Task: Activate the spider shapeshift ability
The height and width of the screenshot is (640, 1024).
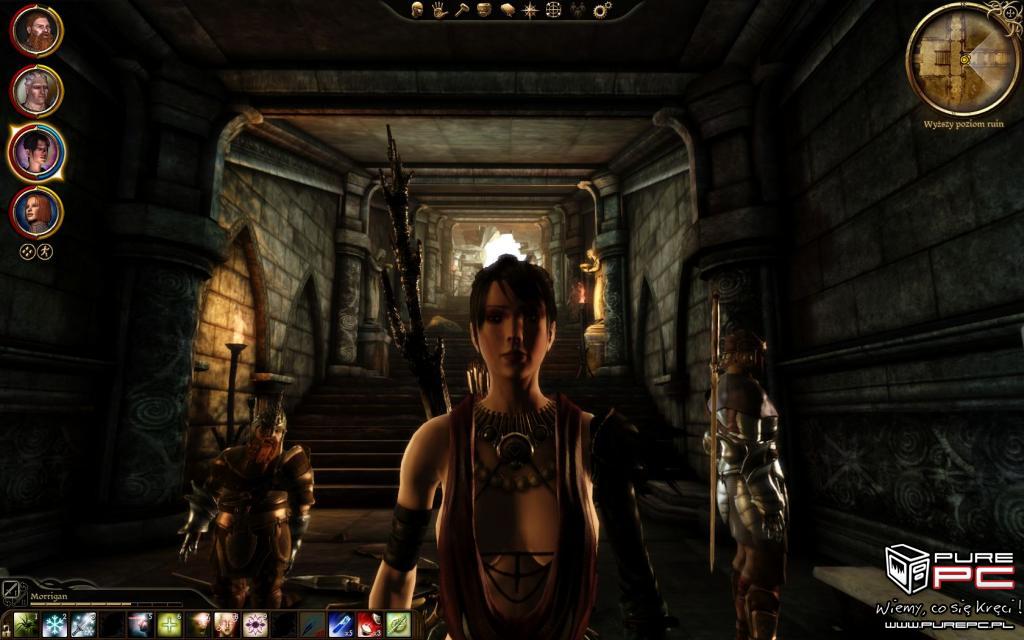Action: 26,624
